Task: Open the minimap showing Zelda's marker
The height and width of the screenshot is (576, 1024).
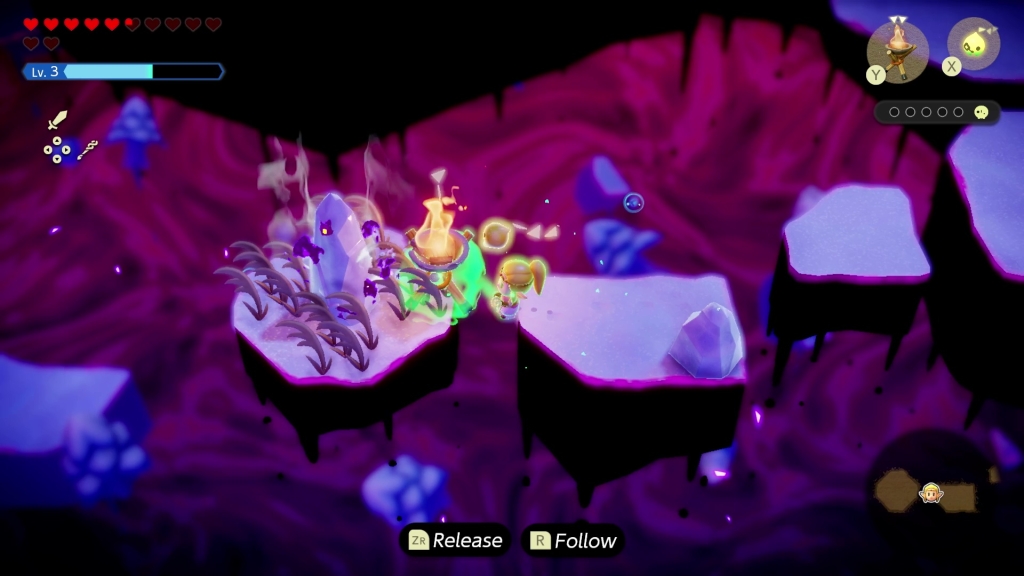Action: pyautogui.click(x=932, y=490)
